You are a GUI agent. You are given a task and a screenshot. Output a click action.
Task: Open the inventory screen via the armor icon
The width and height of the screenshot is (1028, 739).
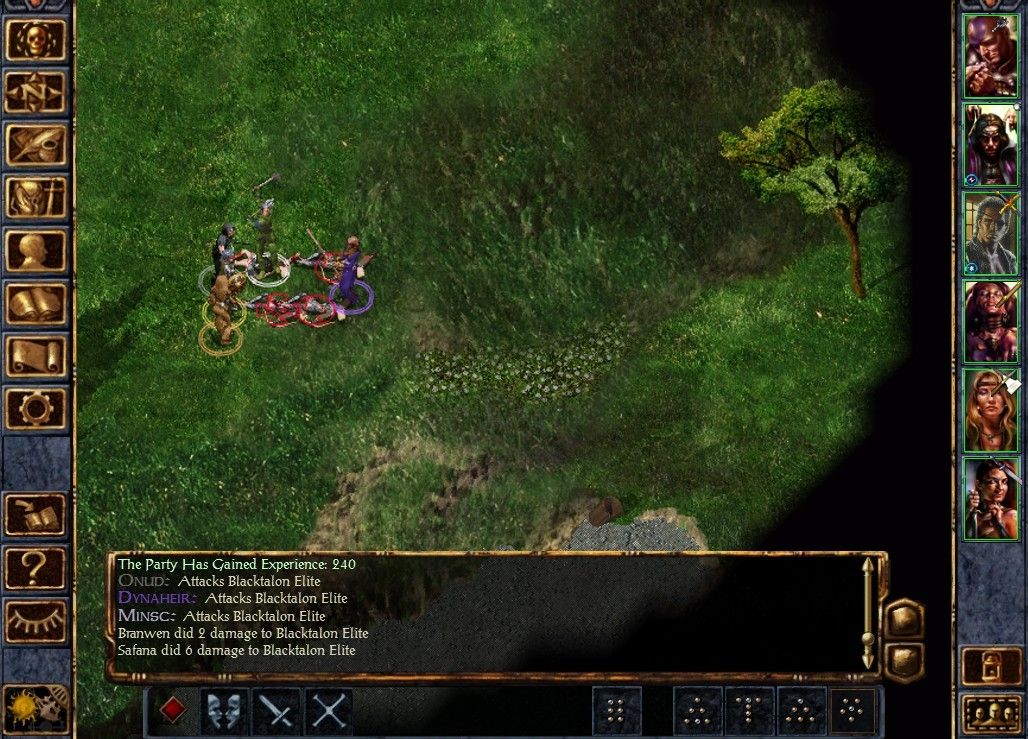coord(37,198)
